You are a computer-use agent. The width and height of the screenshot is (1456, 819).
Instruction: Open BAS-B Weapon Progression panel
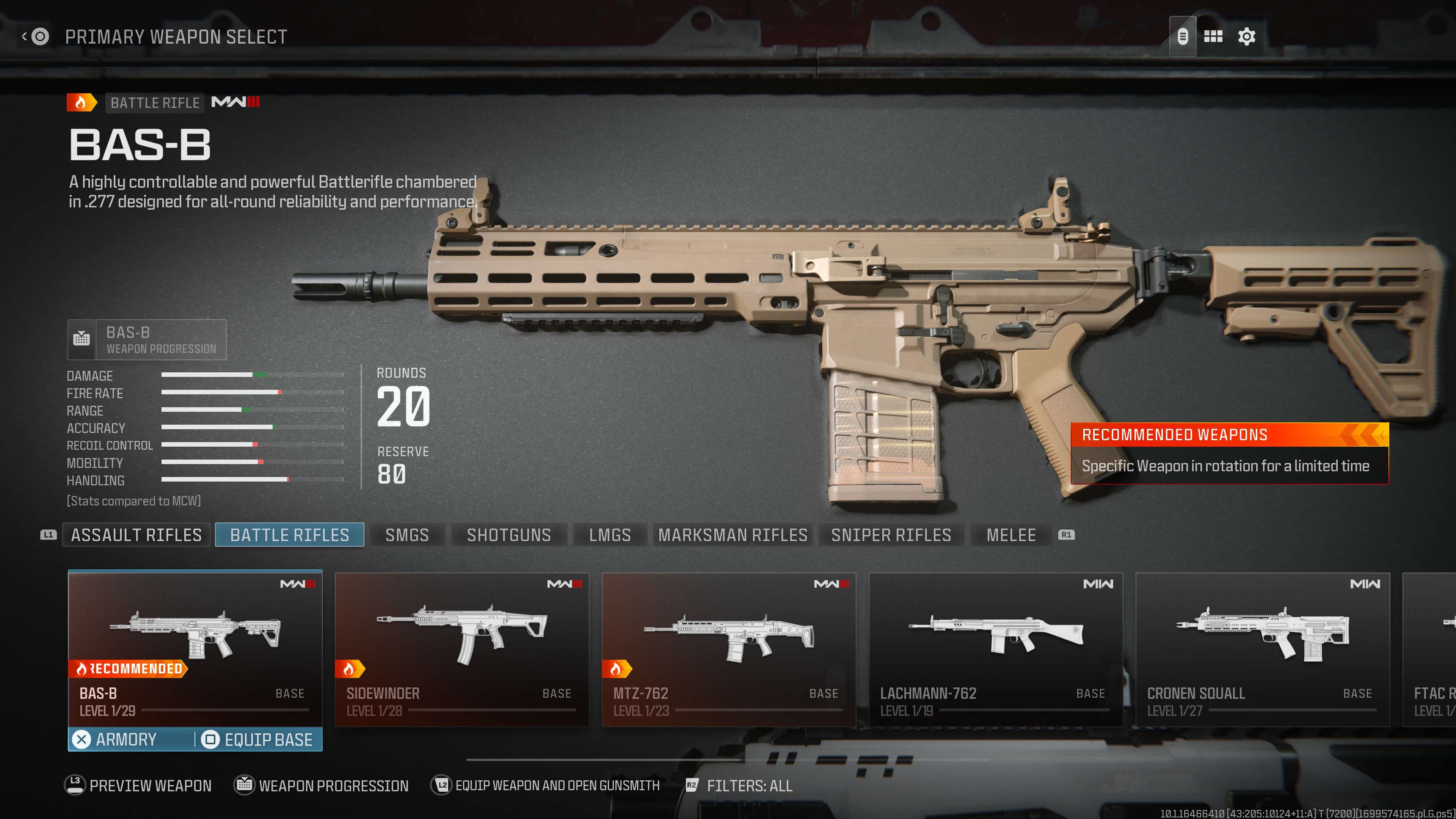click(147, 340)
